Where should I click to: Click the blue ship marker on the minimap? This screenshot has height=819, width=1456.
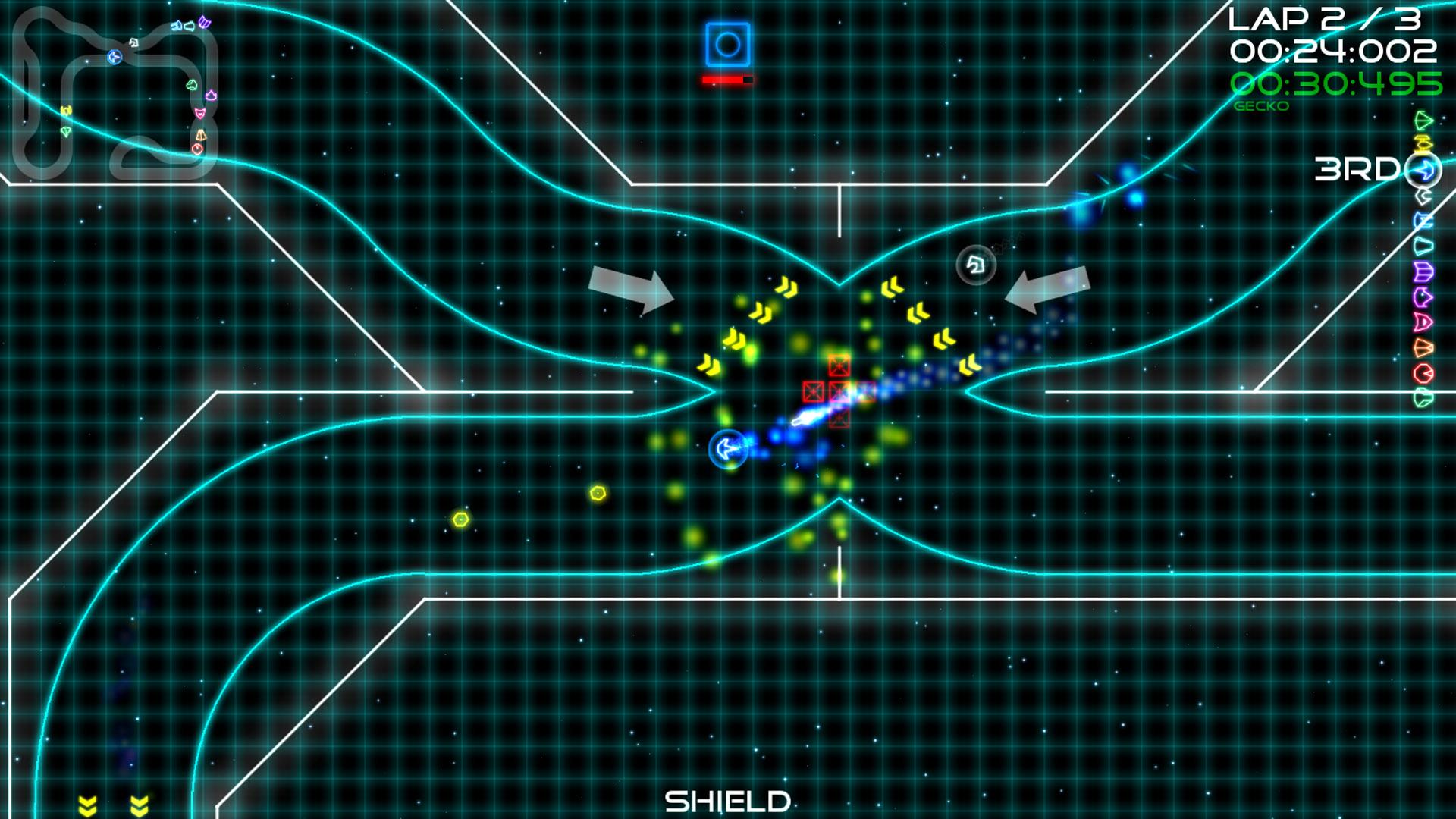click(x=114, y=57)
